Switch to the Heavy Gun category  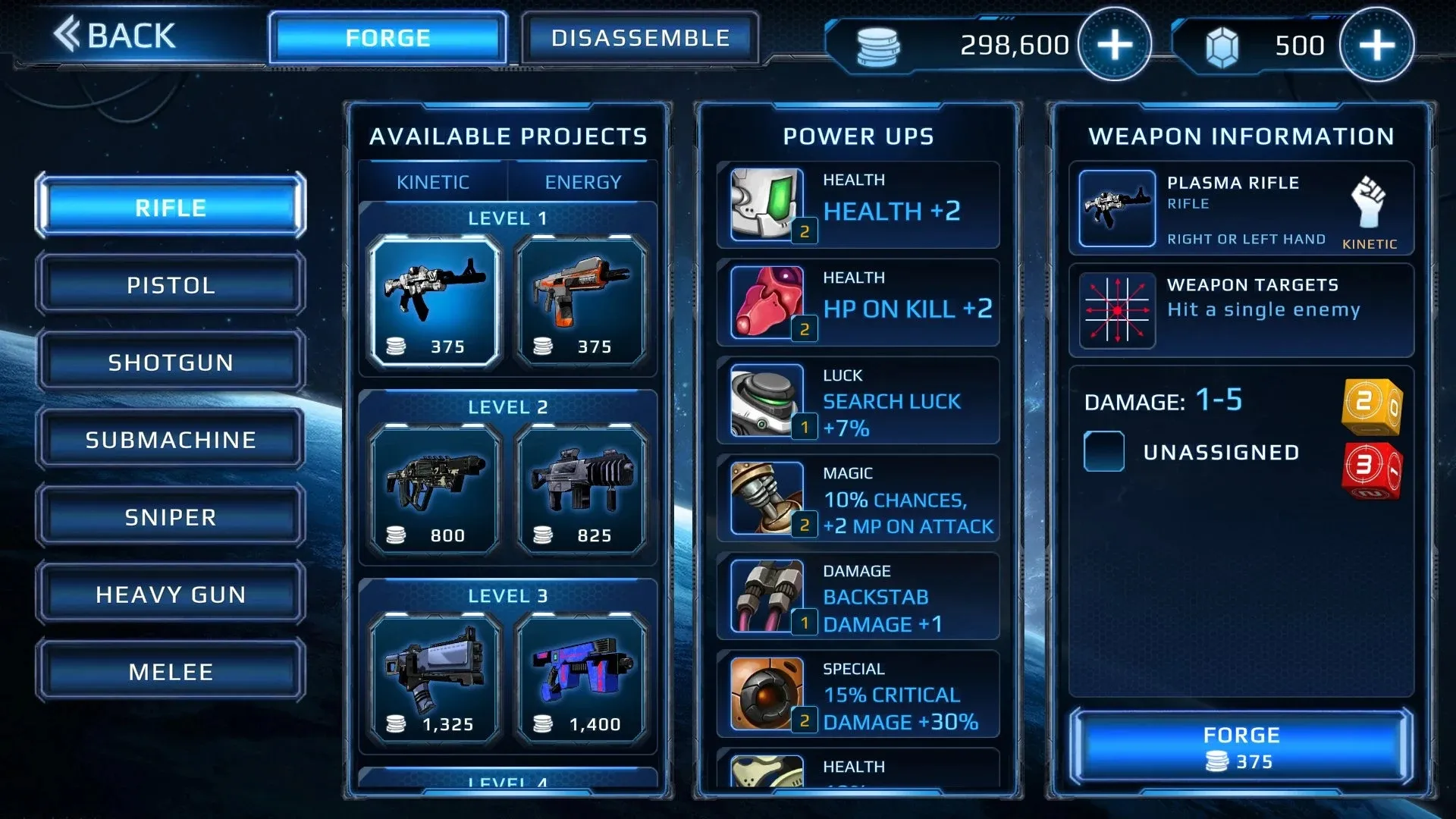(x=171, y=595)
